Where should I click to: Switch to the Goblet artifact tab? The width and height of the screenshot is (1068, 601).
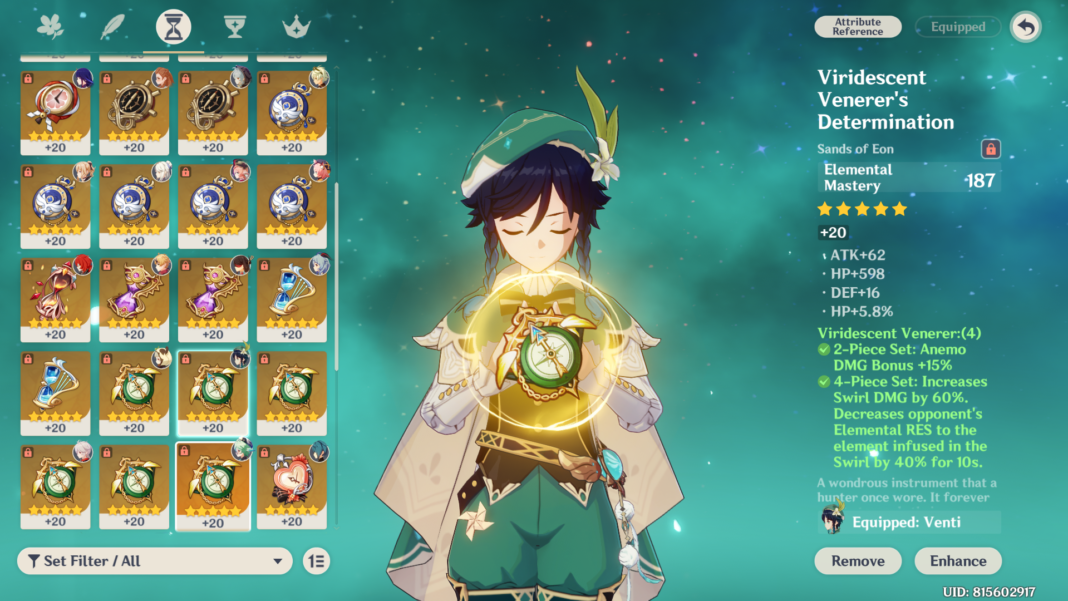235,27
